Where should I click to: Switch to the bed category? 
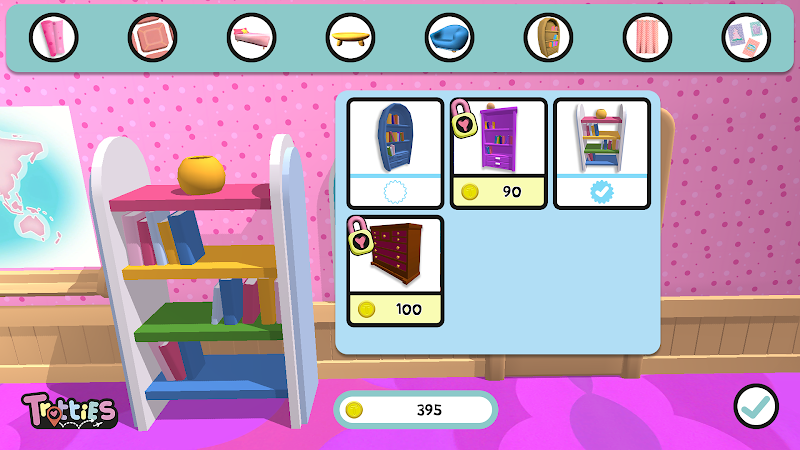(x=252, y=38)
